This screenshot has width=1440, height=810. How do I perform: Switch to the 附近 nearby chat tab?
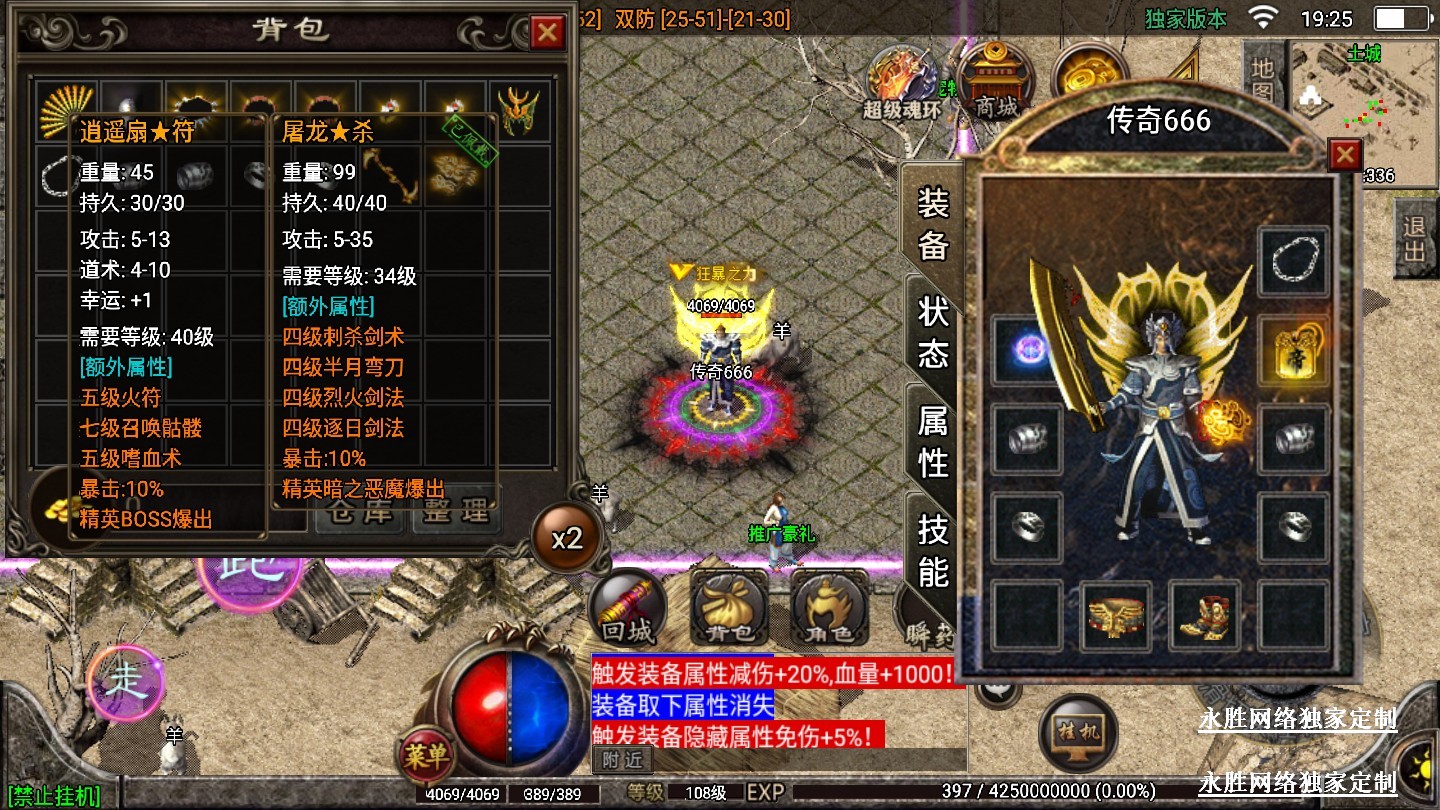click(x=620, y=760)
